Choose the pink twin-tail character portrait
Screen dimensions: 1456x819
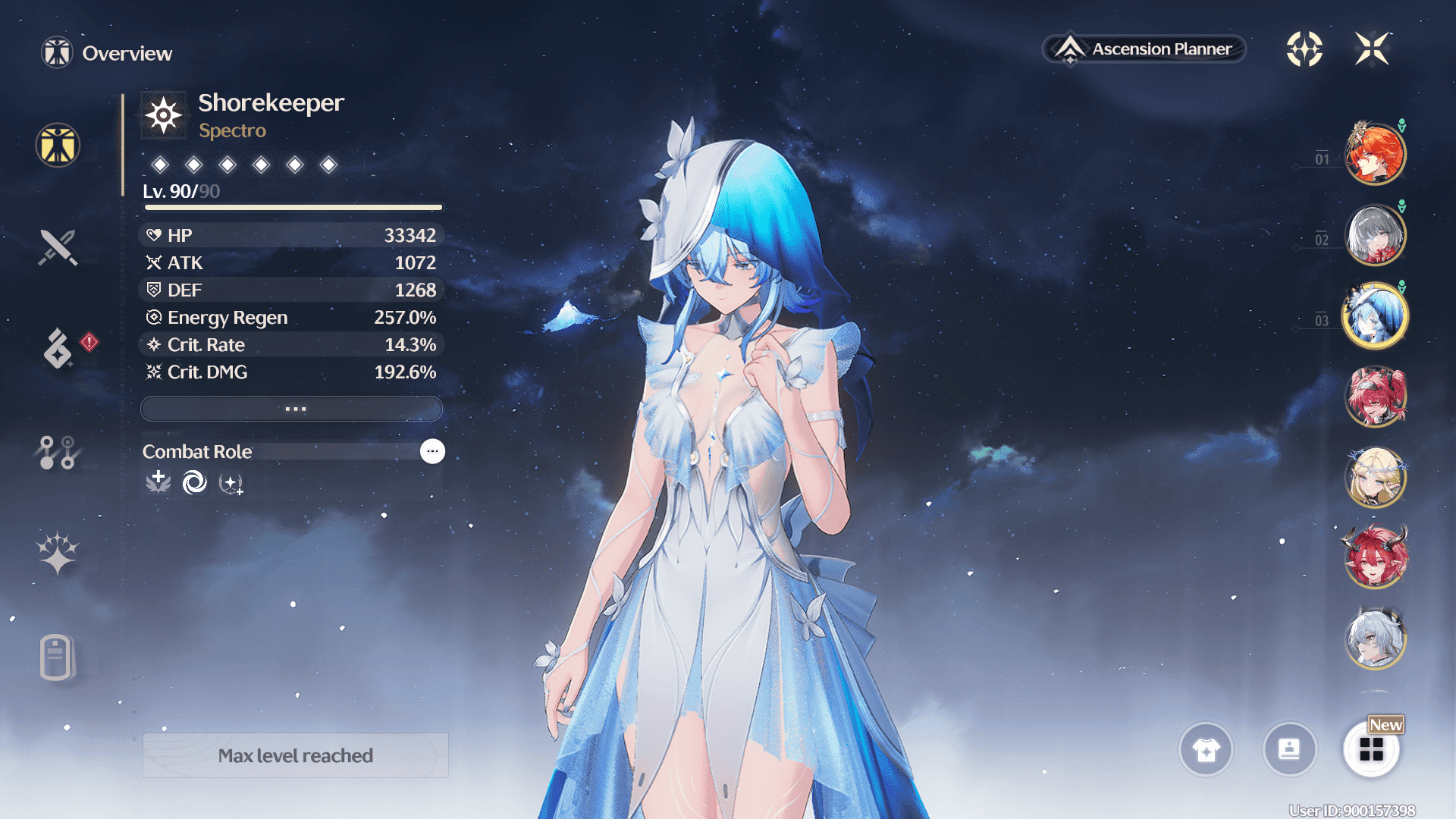coord(1375,397)
